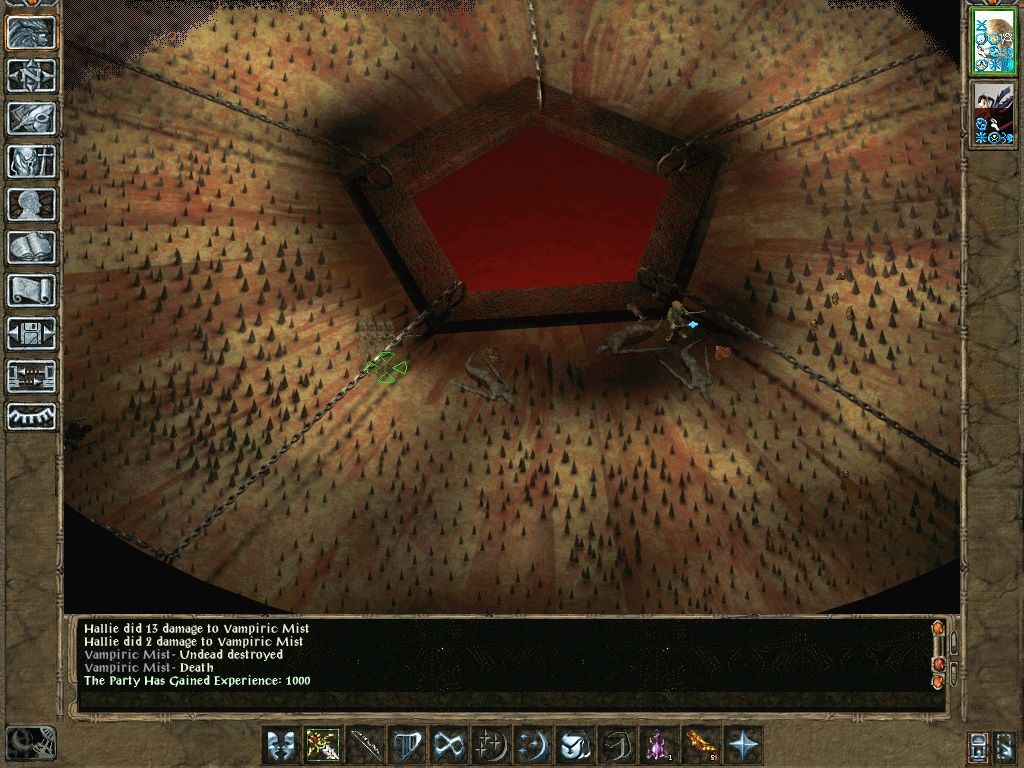
Task: Activate the infinity symbol action button
Action: (448, 745)
